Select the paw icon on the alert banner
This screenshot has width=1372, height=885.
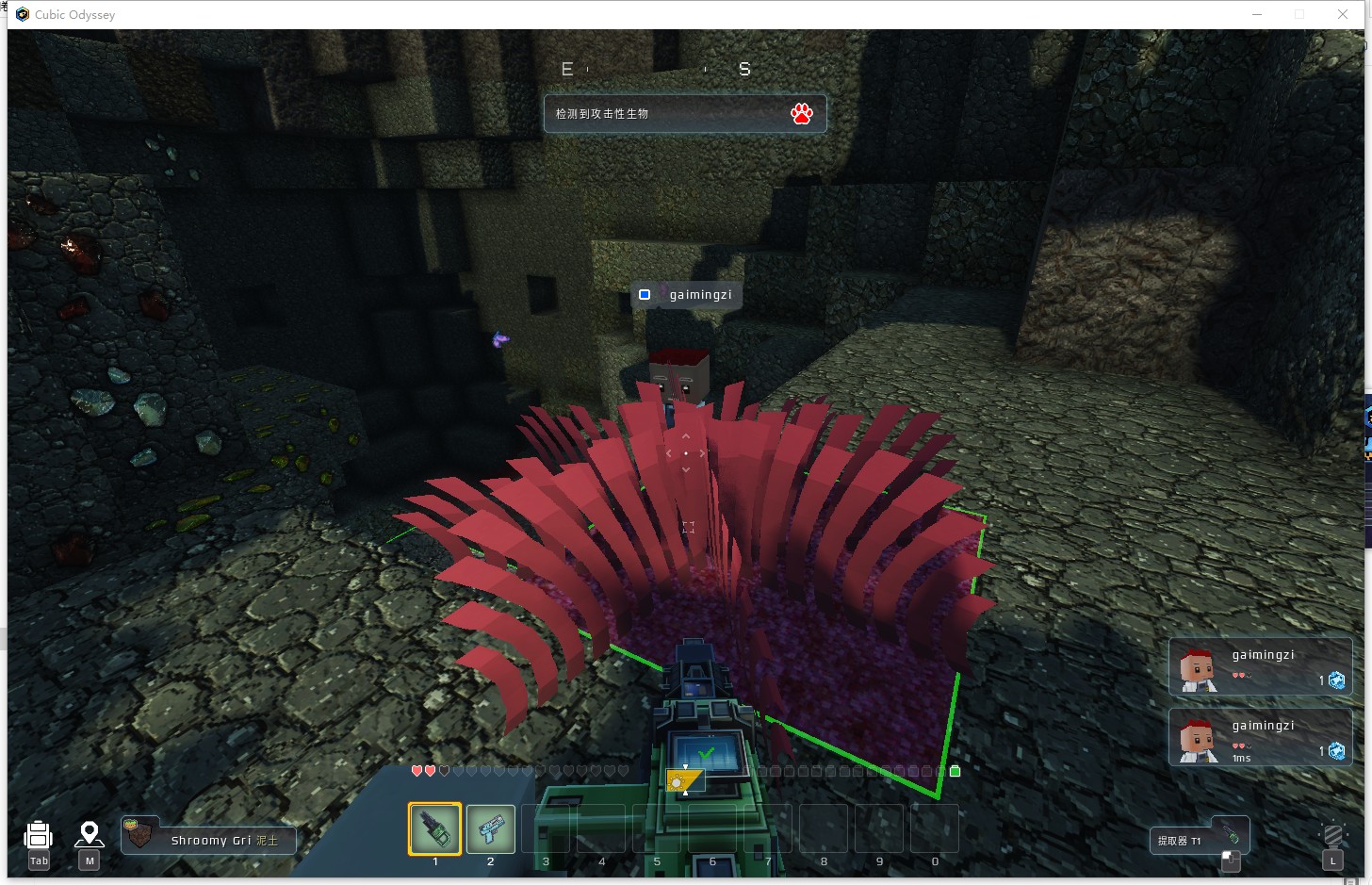[x=802, y=114]
